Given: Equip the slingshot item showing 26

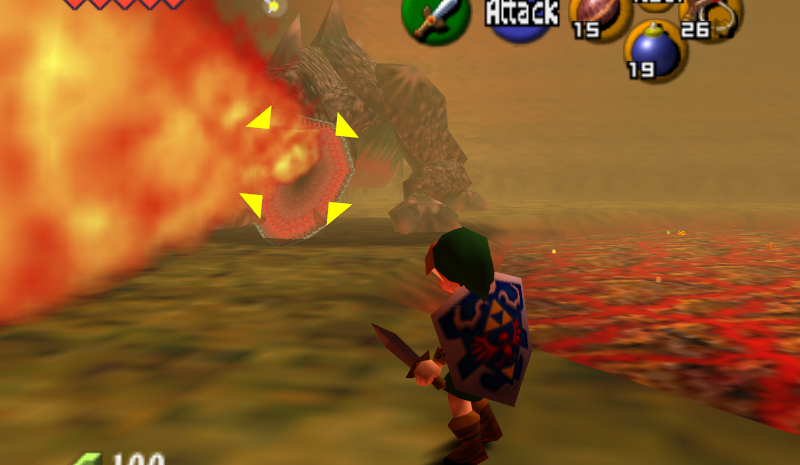Looking at the screenshot, I should click(711, 16).
